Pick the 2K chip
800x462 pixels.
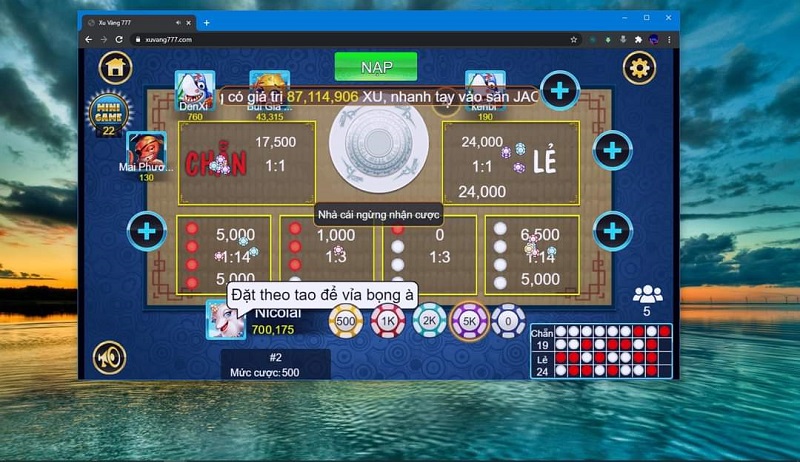click(x=429, y=321)
